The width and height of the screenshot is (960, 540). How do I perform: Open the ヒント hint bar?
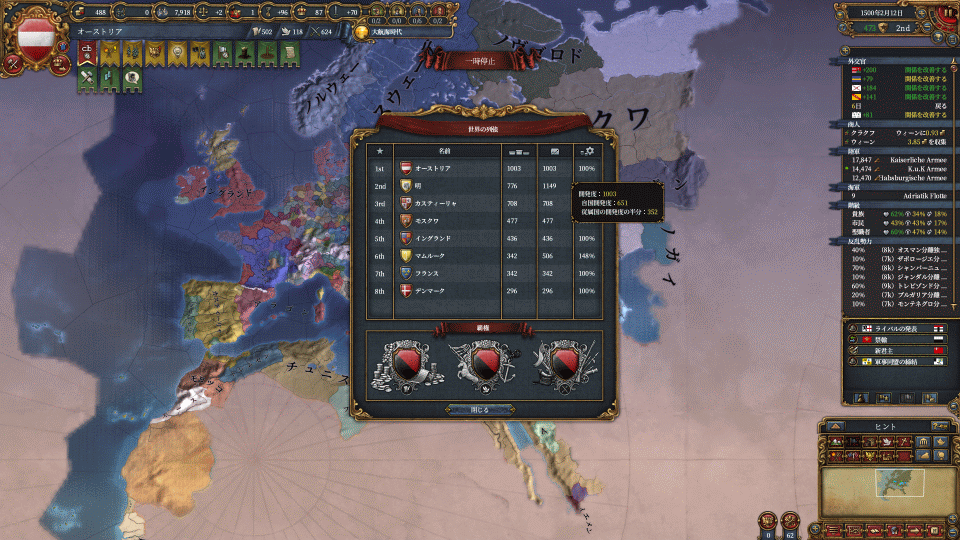(886, 426)
